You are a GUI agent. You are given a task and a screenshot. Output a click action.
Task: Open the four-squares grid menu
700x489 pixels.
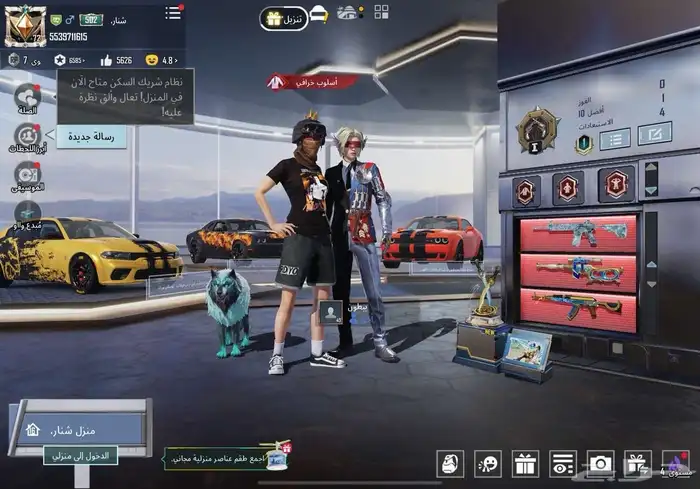[x=381, y=13]
